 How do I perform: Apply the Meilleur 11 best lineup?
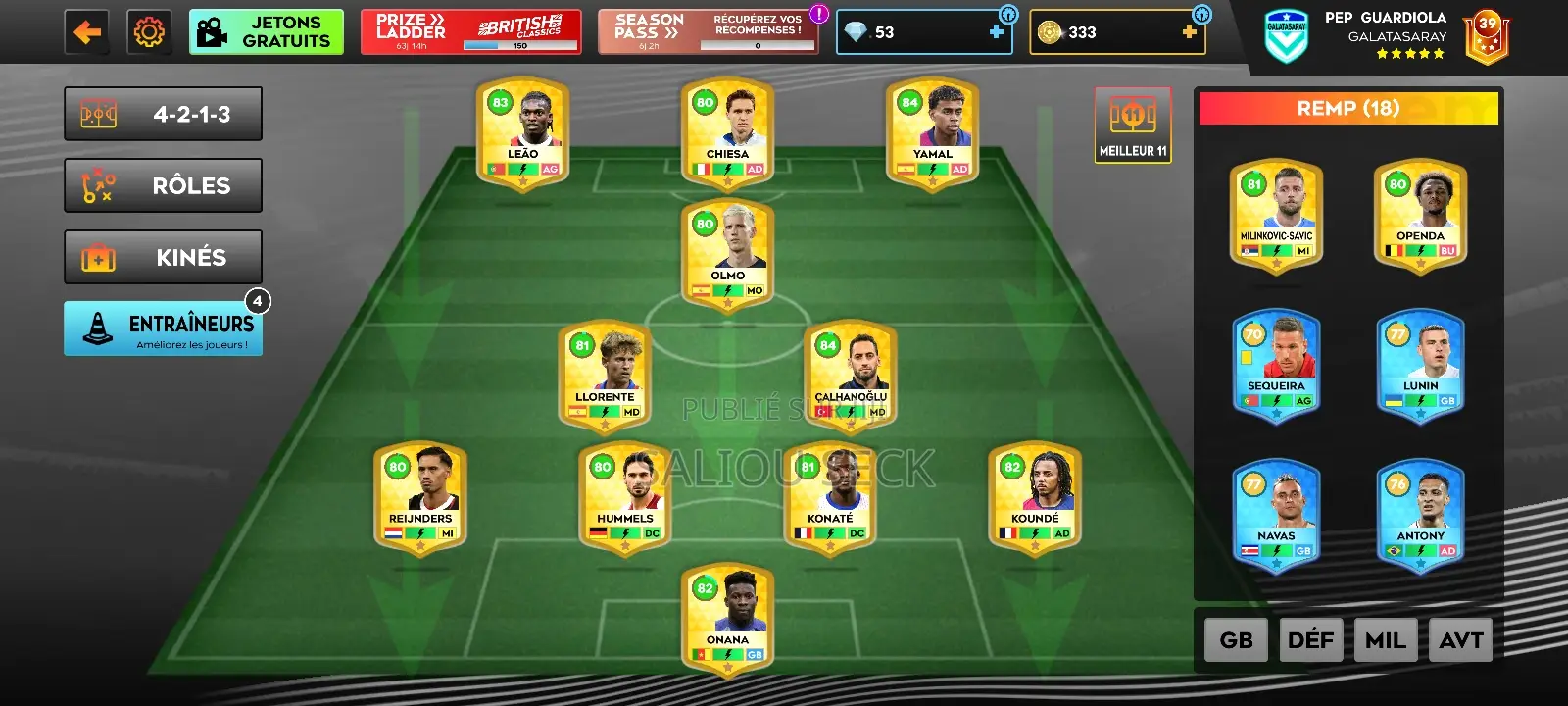1133,126
